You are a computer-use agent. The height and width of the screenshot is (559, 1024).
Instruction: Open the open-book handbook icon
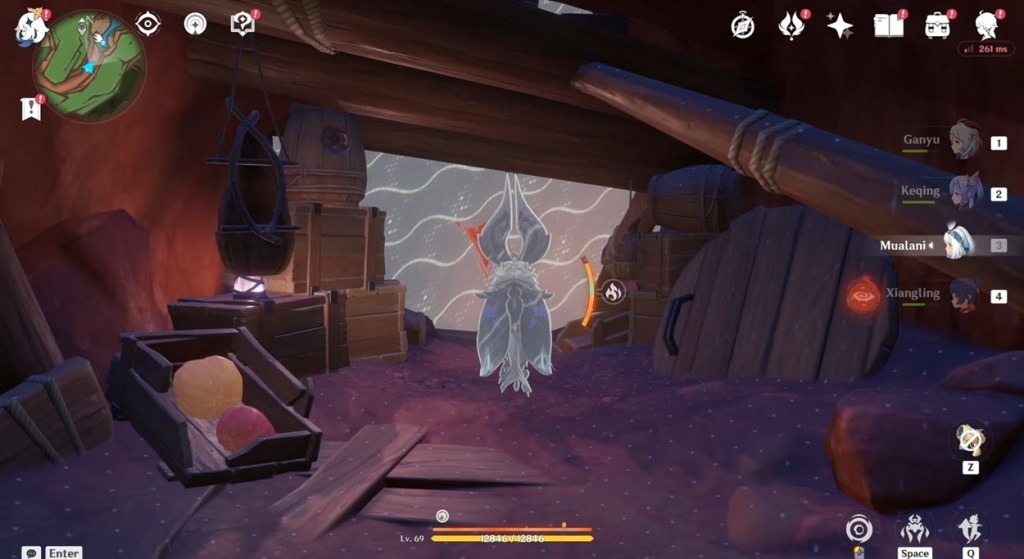pos(888,25)
